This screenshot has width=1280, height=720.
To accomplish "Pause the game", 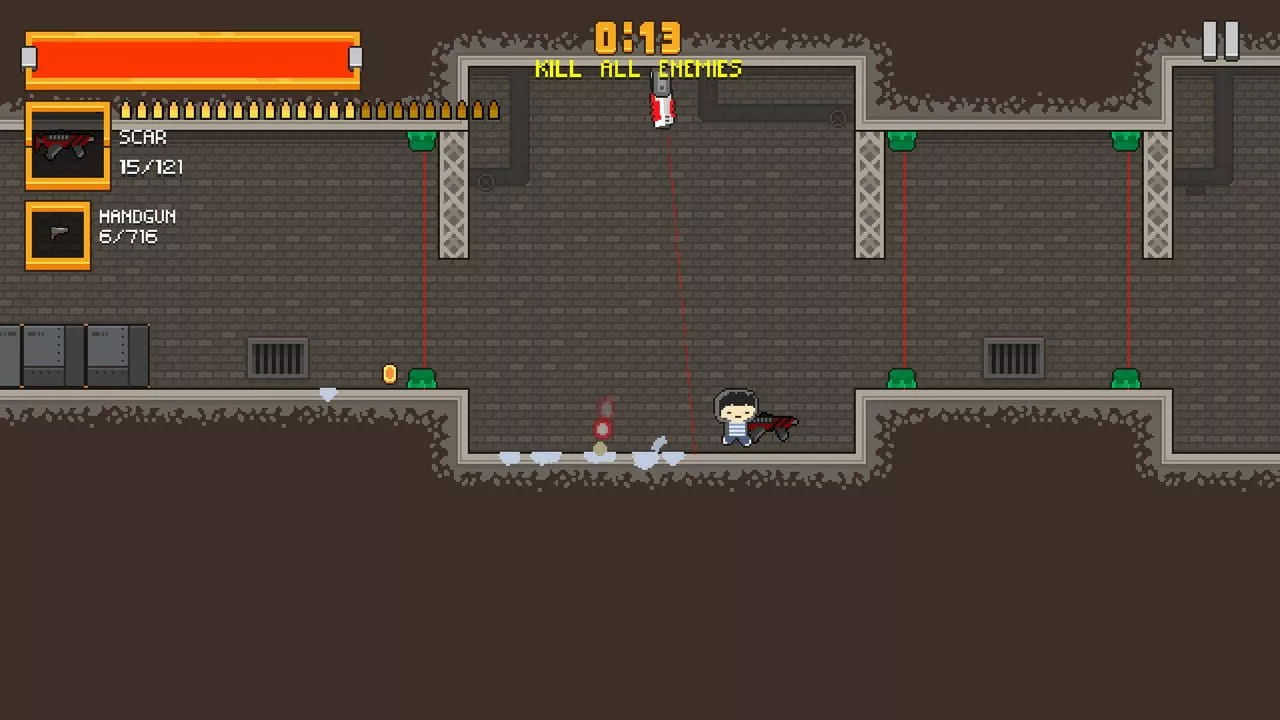I will pos(1220,41).
